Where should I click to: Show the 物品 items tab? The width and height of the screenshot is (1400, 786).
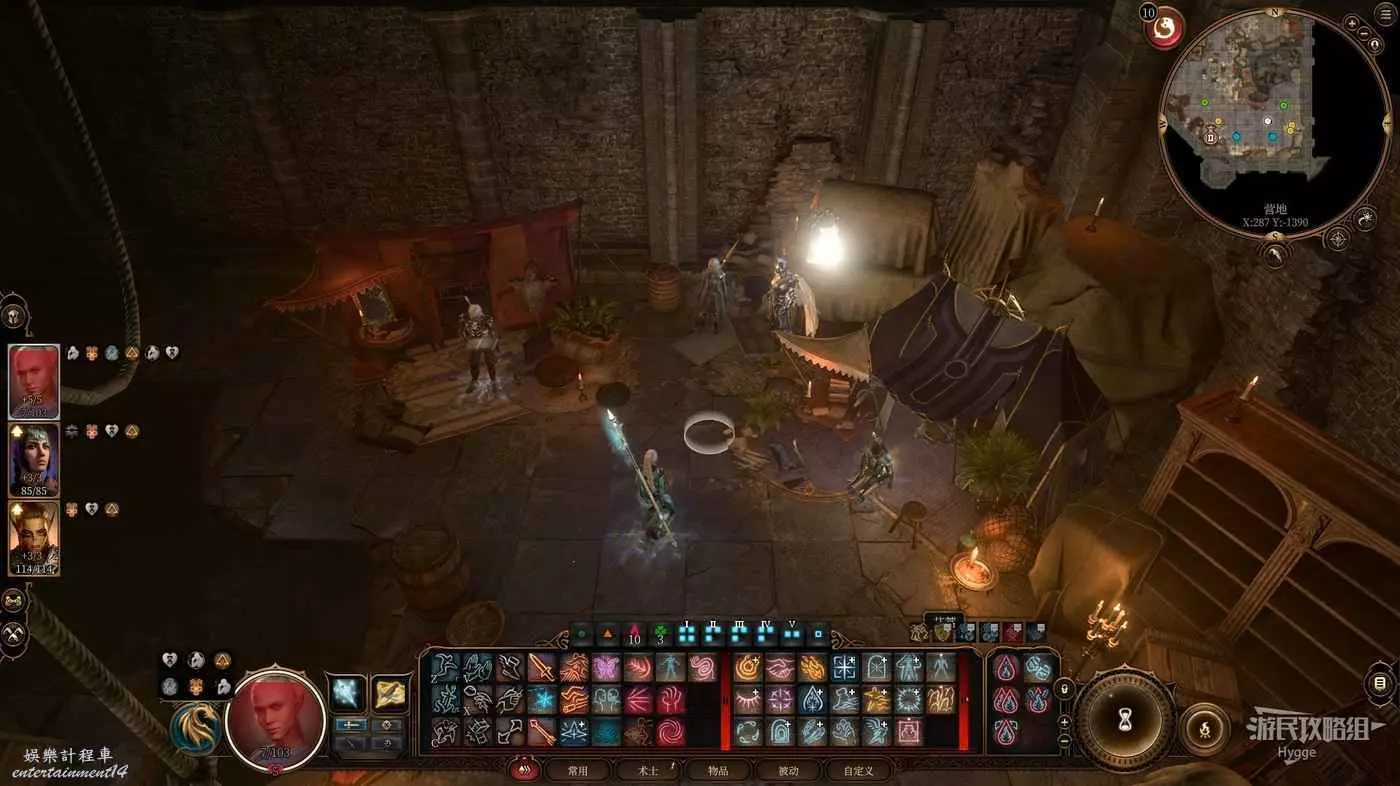click(x=717, y=771)
